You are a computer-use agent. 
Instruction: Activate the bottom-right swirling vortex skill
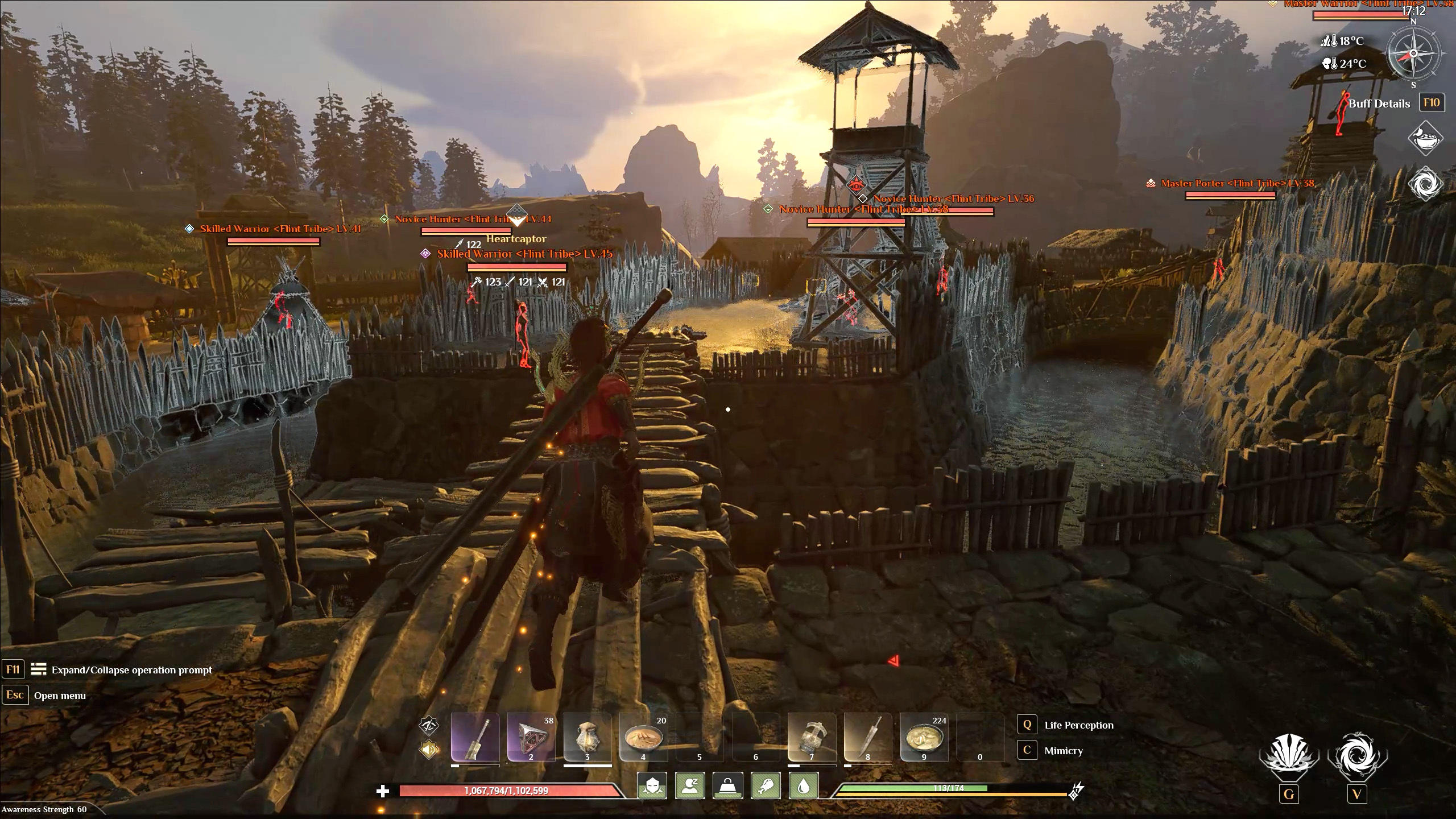pyautogui.click(x=1357, y=758)
